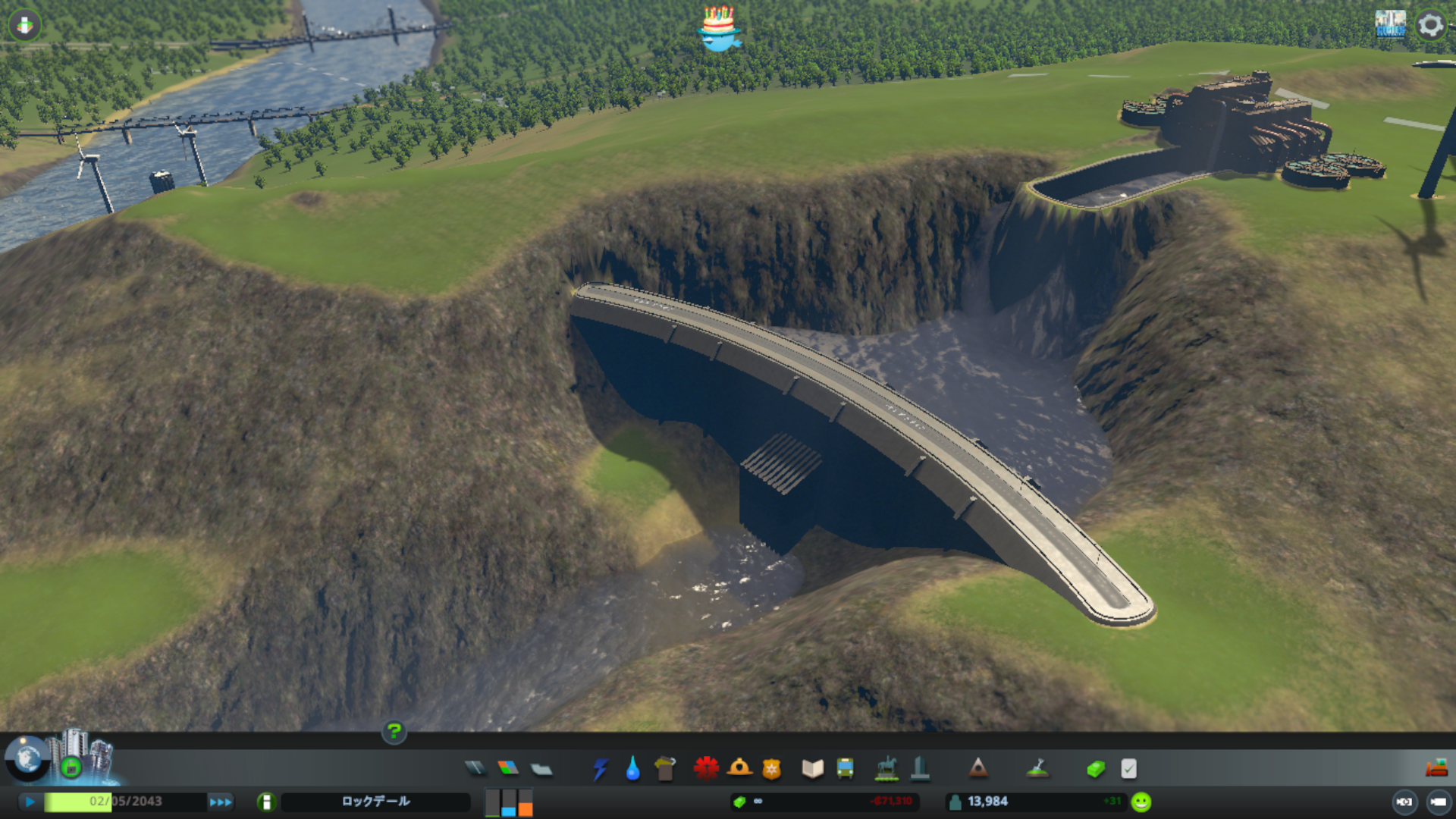Open the water drop Water and Sewage menu

pos(632,769)
